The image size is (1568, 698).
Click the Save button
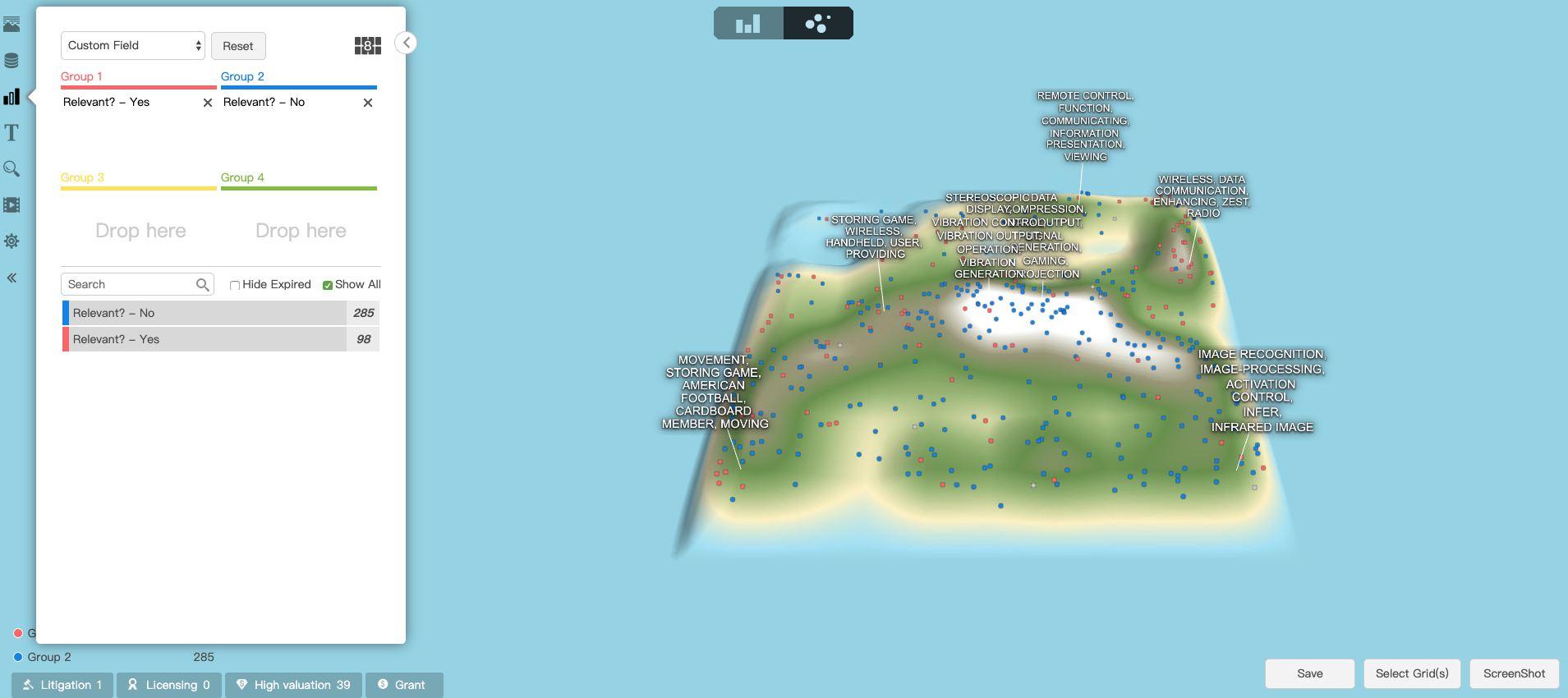tap(1309, 673)
